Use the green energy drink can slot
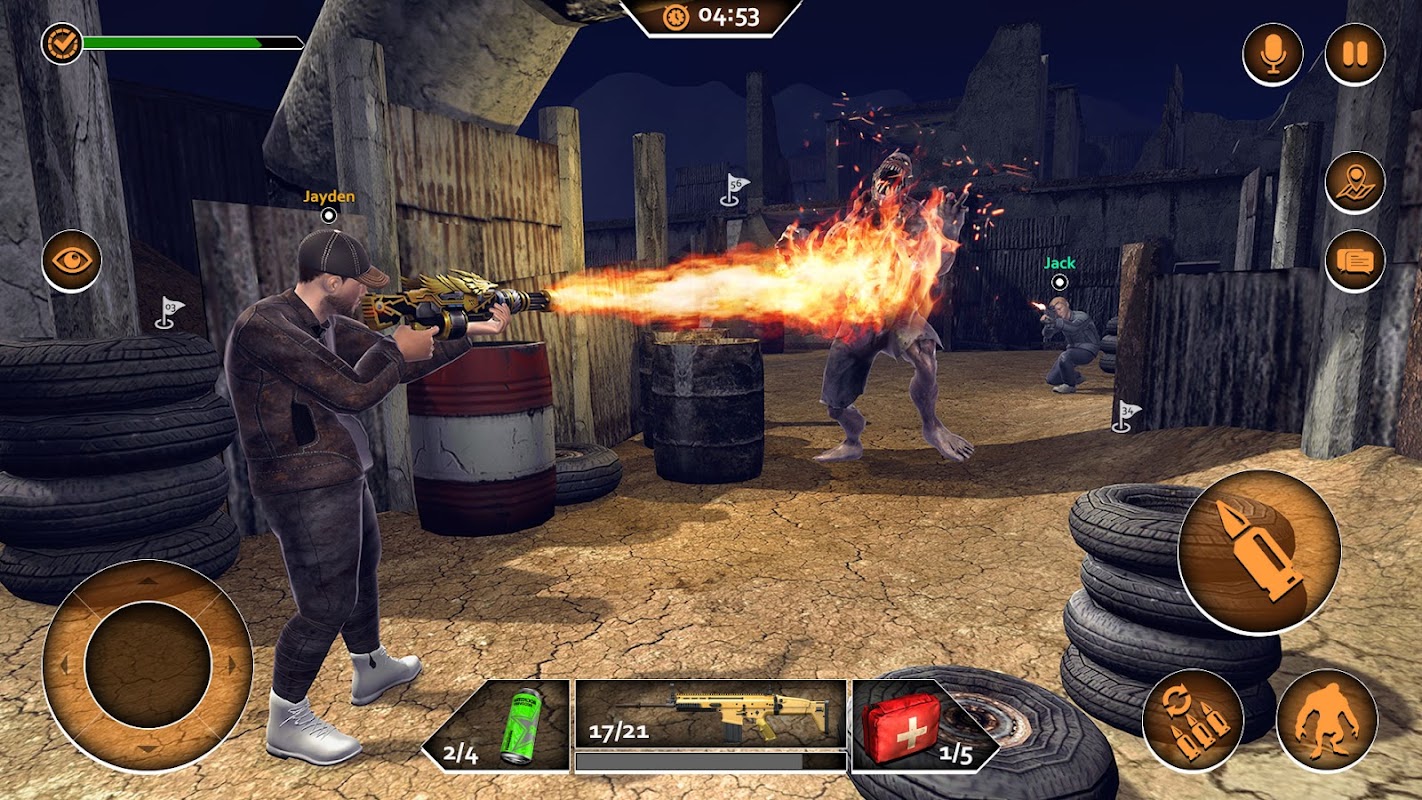This screenshot has height=800, width=1422. tap(498, 726)
